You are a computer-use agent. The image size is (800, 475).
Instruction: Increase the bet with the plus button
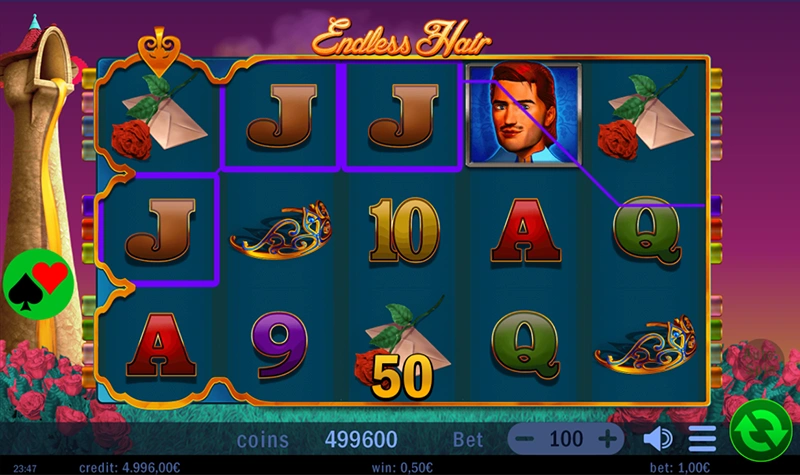(607, 439)
